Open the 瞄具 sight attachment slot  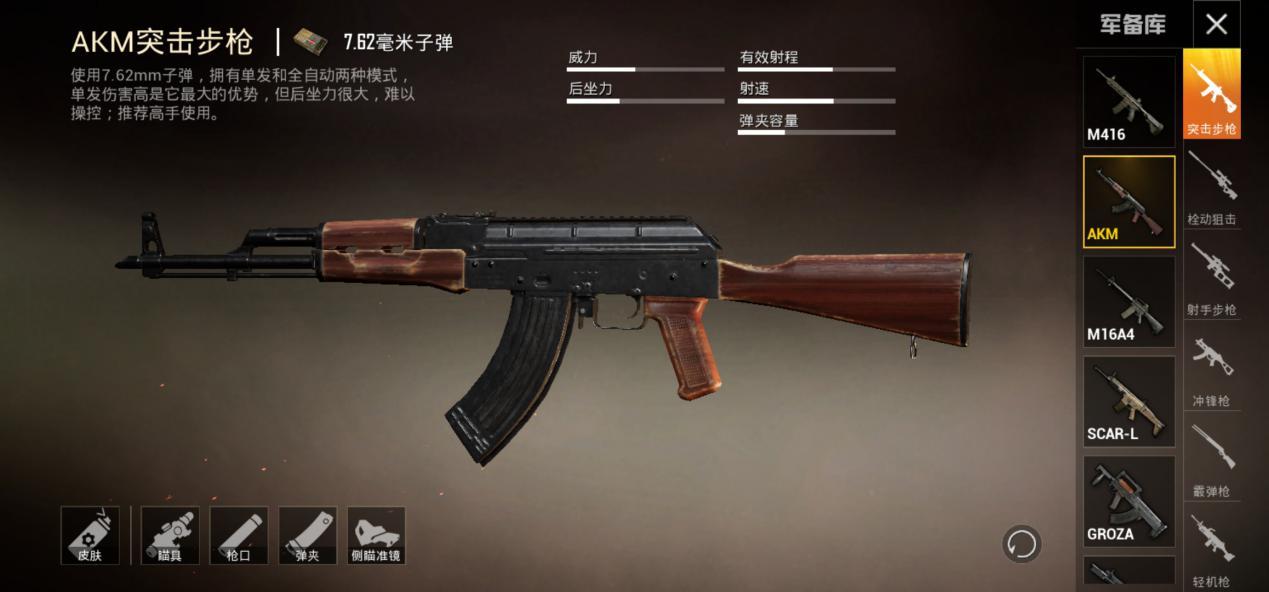[x=170, y=535]
